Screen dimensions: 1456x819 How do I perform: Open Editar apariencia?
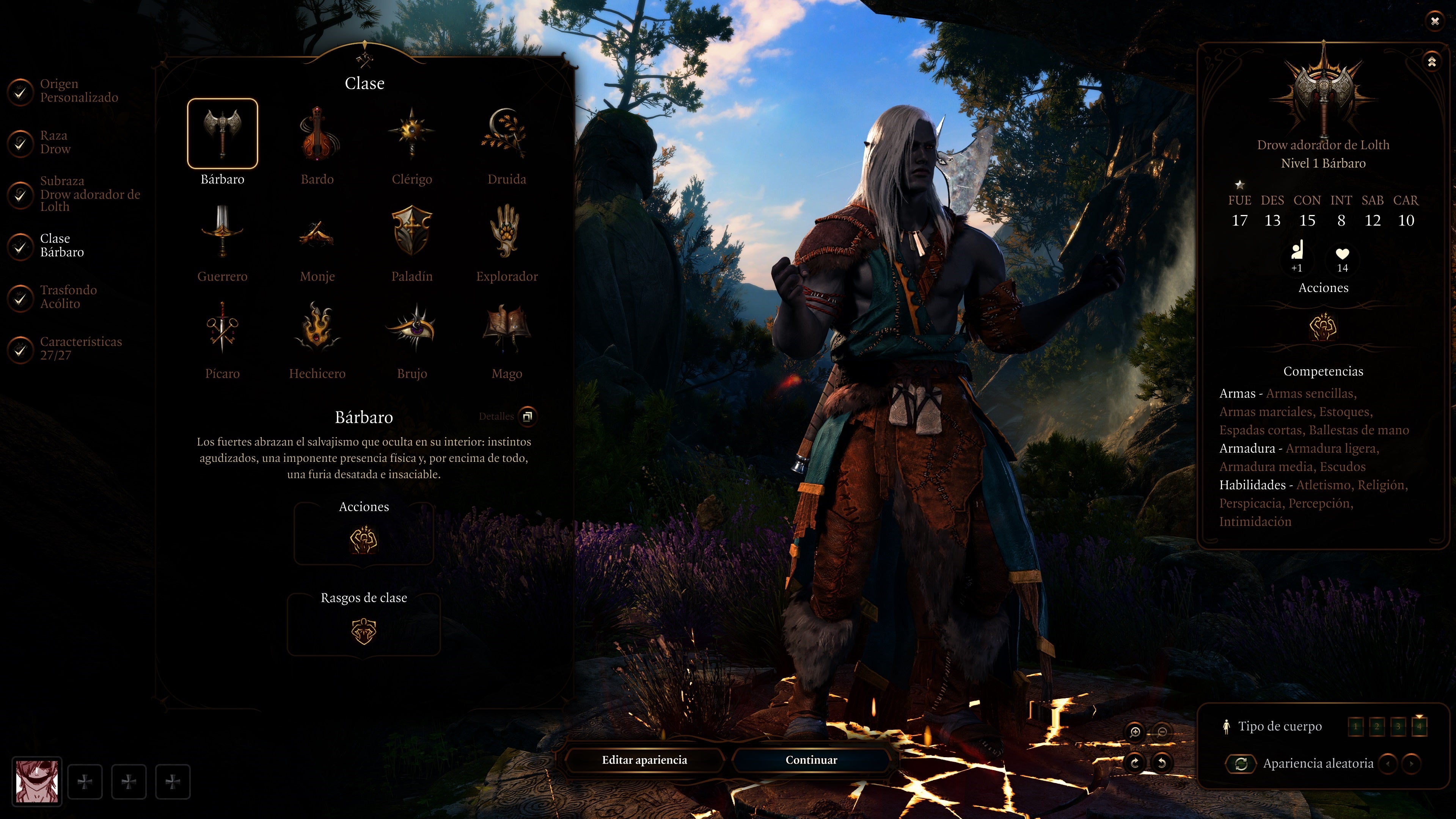point(644,760)
